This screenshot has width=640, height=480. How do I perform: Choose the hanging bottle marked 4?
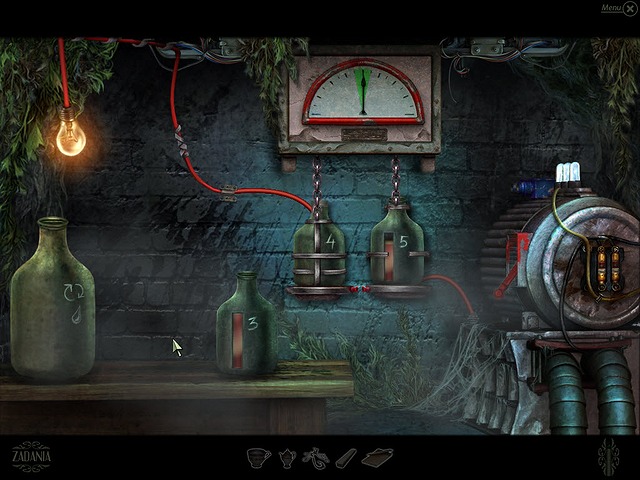[x=319, y=248]
